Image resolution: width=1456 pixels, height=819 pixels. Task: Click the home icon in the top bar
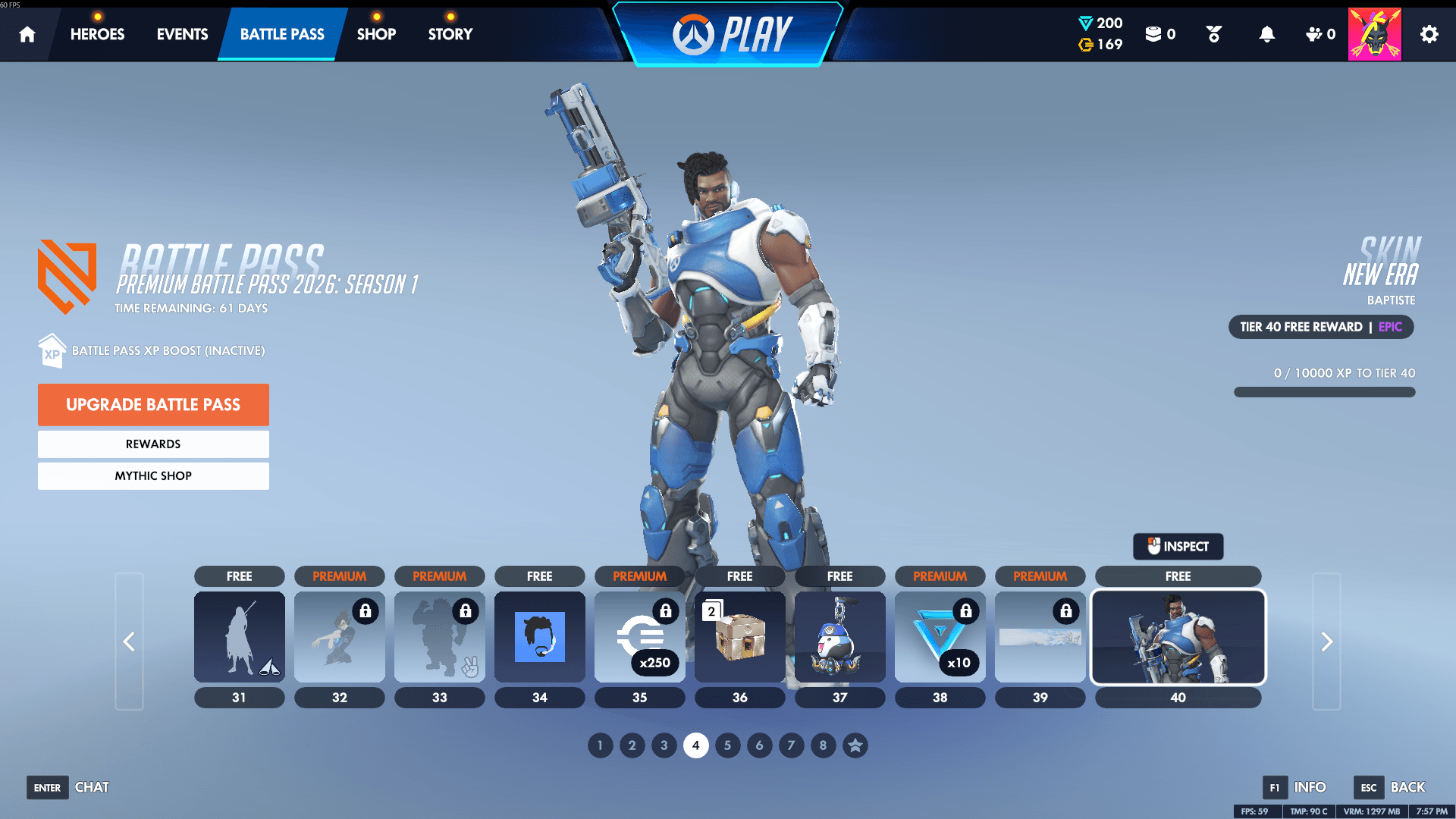[27, 34]
